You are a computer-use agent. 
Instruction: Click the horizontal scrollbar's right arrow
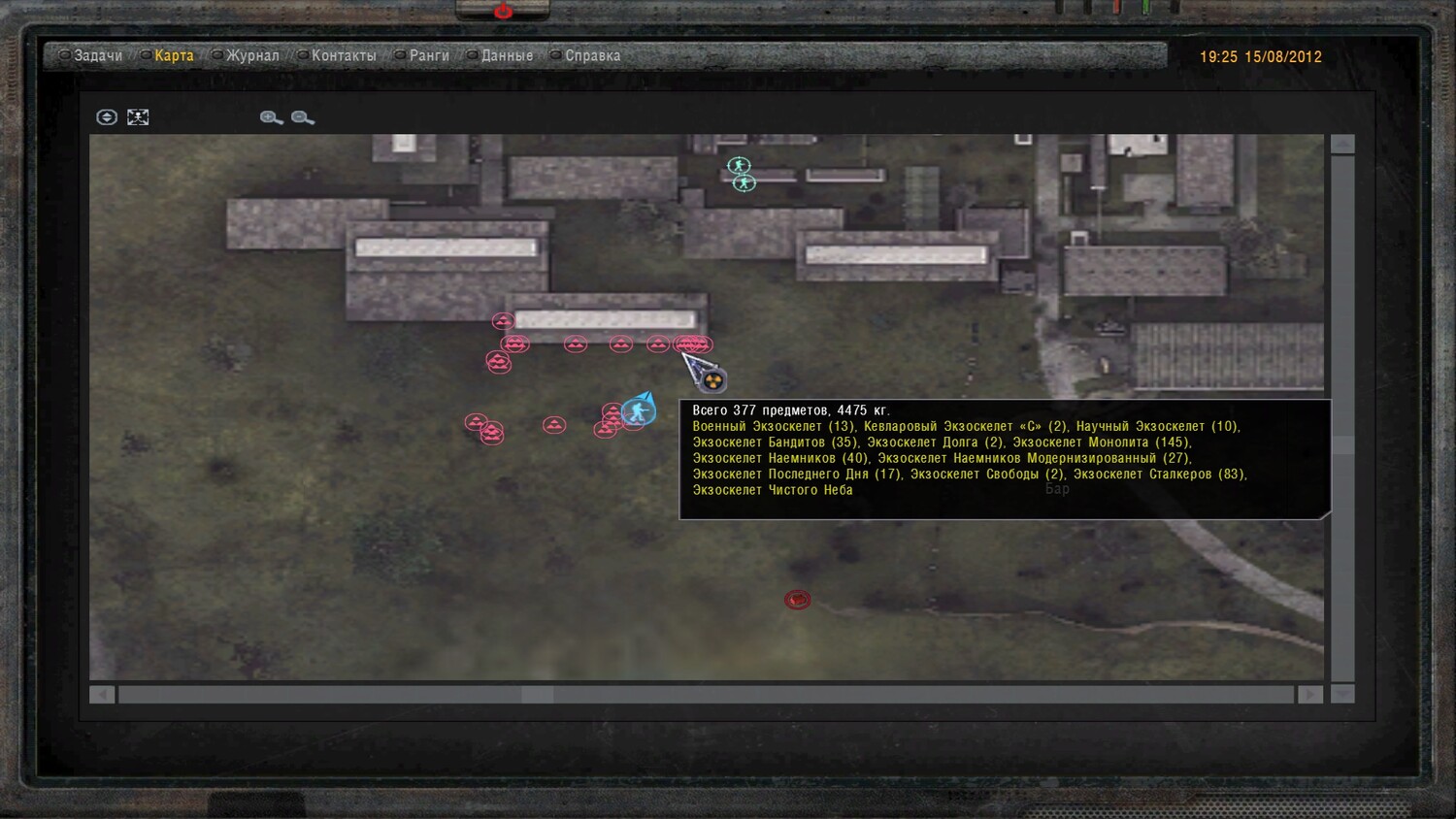1309,695
